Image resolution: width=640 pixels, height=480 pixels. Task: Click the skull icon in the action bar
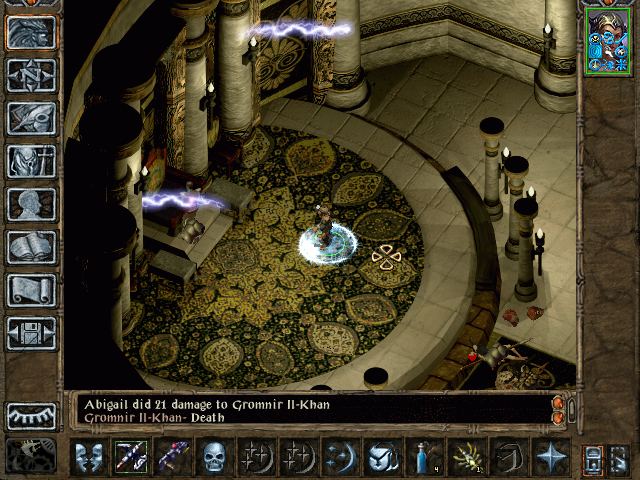click(x=215, y=457)
